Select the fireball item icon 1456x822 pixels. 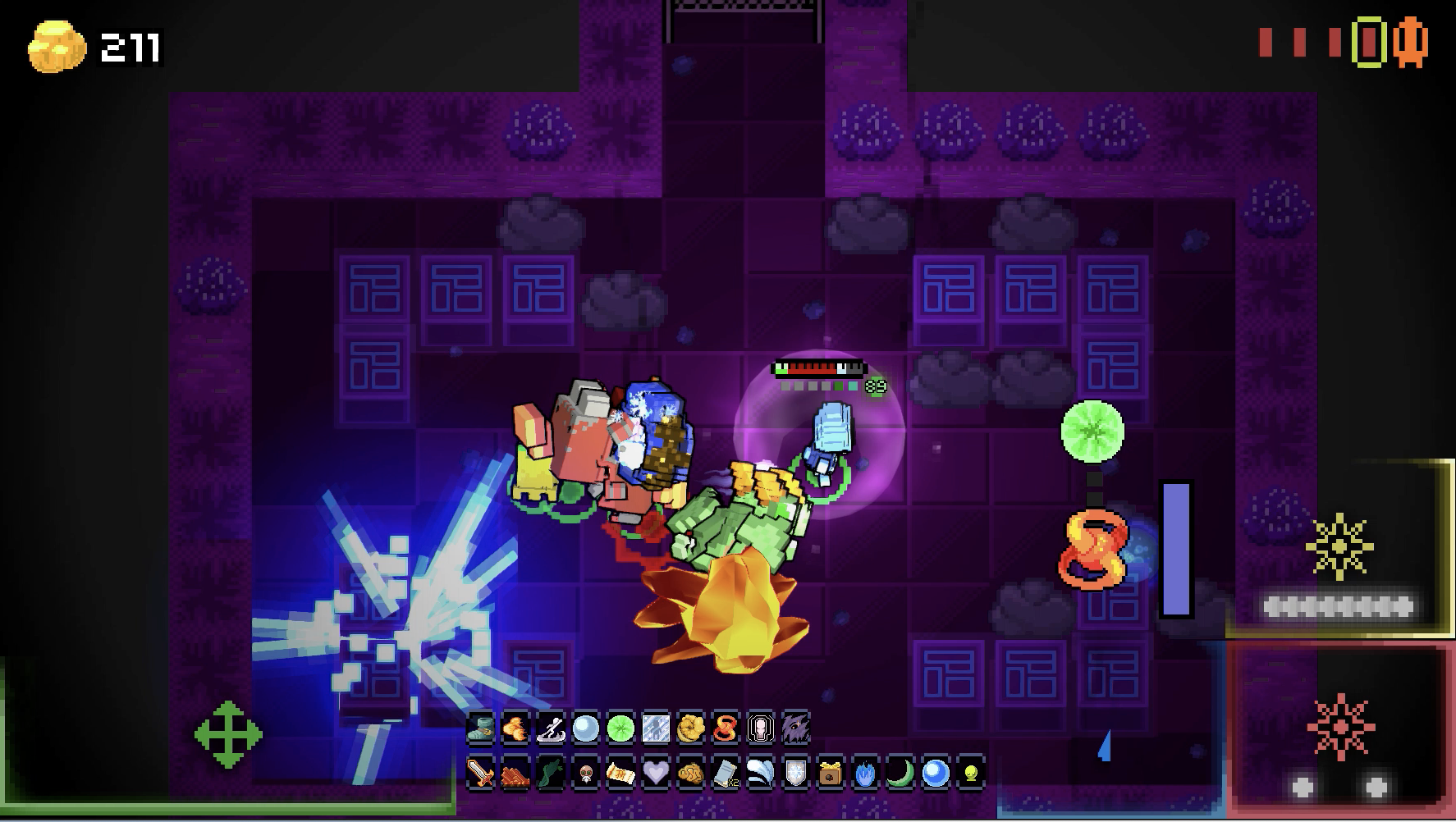click(515, 728)
